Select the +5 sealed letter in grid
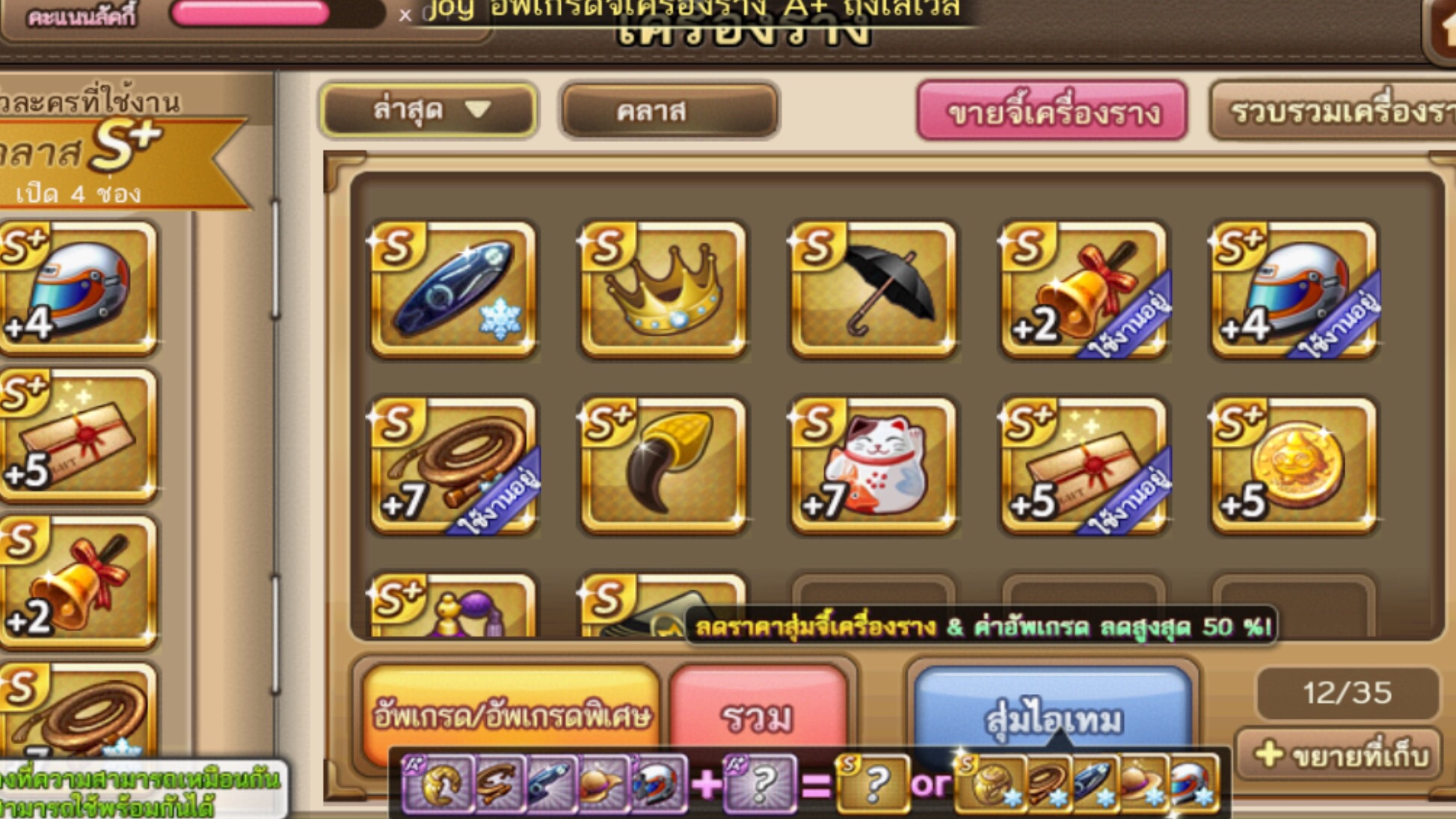The width and height of the screenshot is (1456, 819). [x=1084, y=465]
